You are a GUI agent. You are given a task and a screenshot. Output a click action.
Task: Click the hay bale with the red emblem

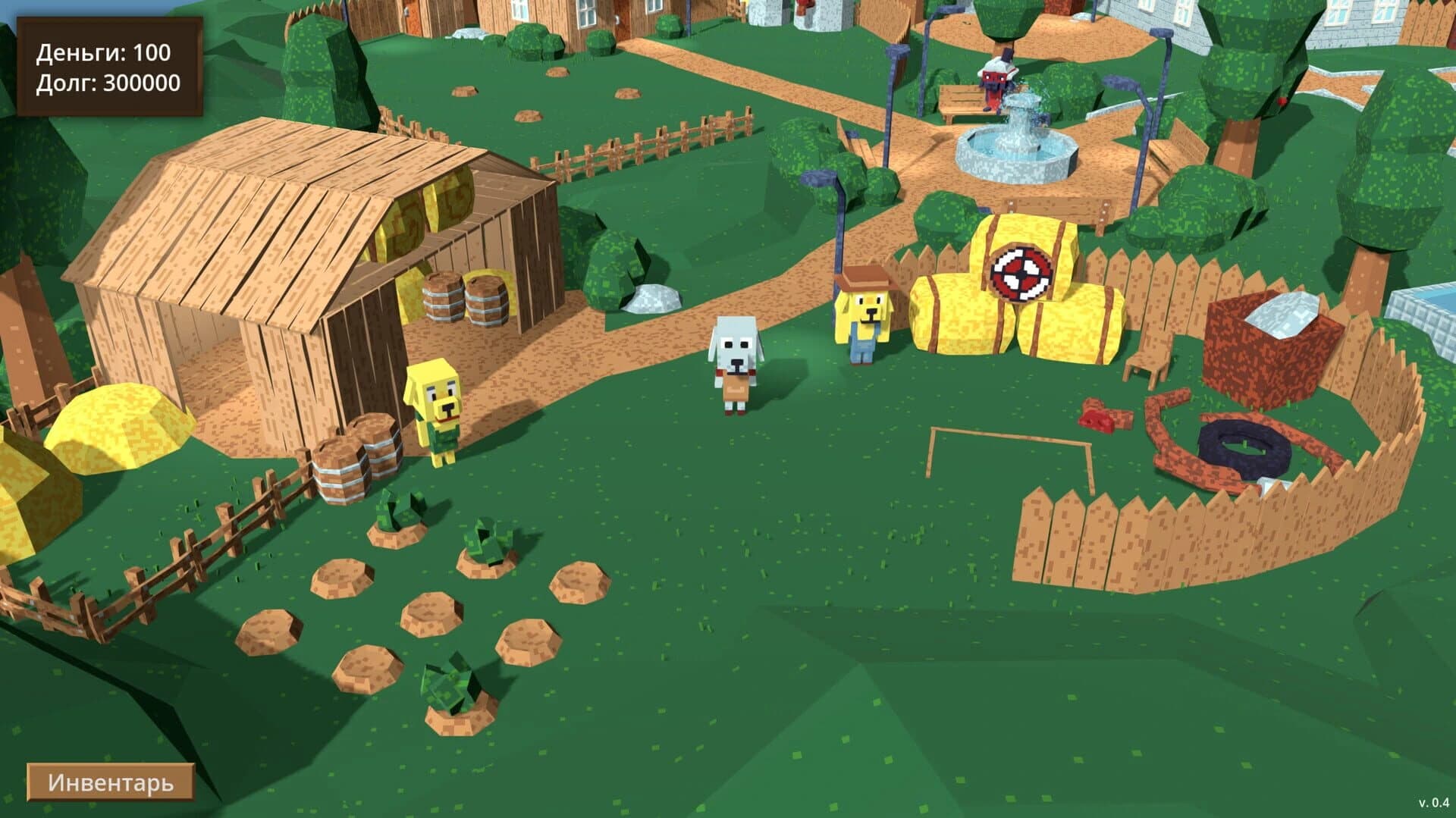1020,269
